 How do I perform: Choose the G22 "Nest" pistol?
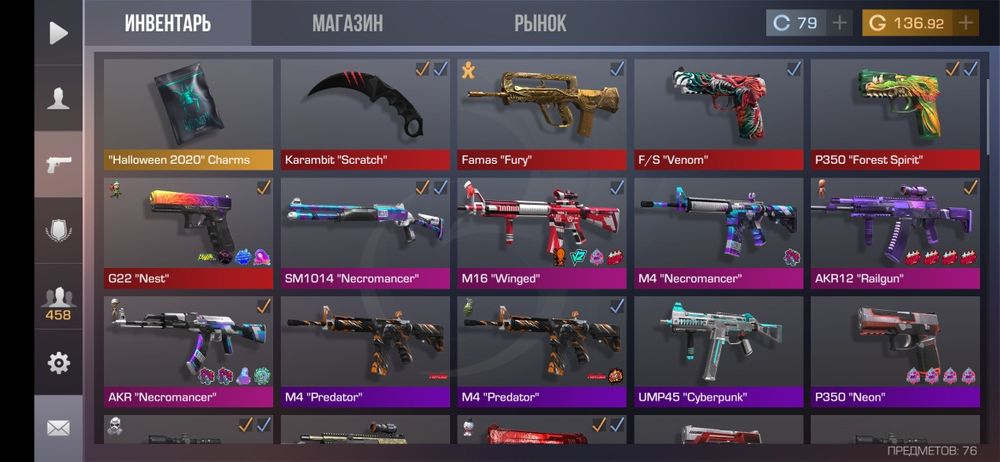189,231
